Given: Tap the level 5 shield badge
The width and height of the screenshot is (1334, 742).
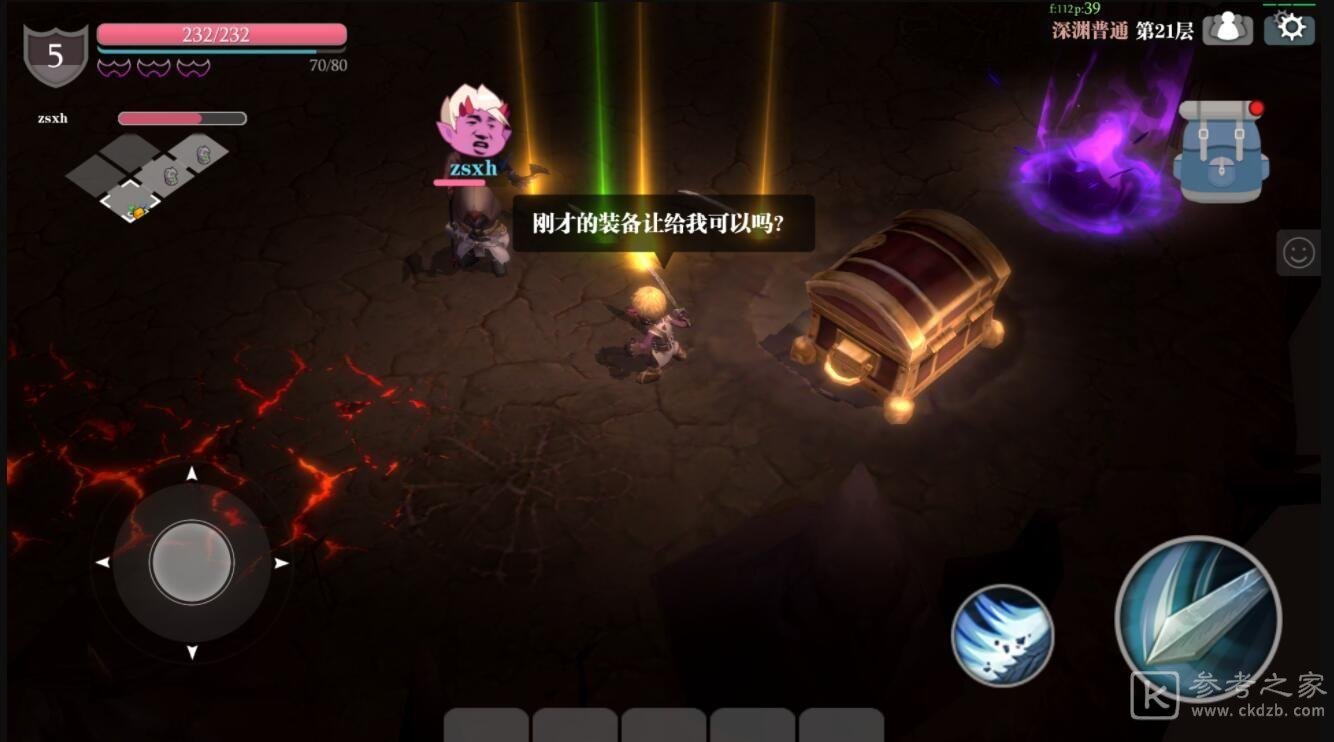Looking at the screenshot, I should [x=55, y=56].
